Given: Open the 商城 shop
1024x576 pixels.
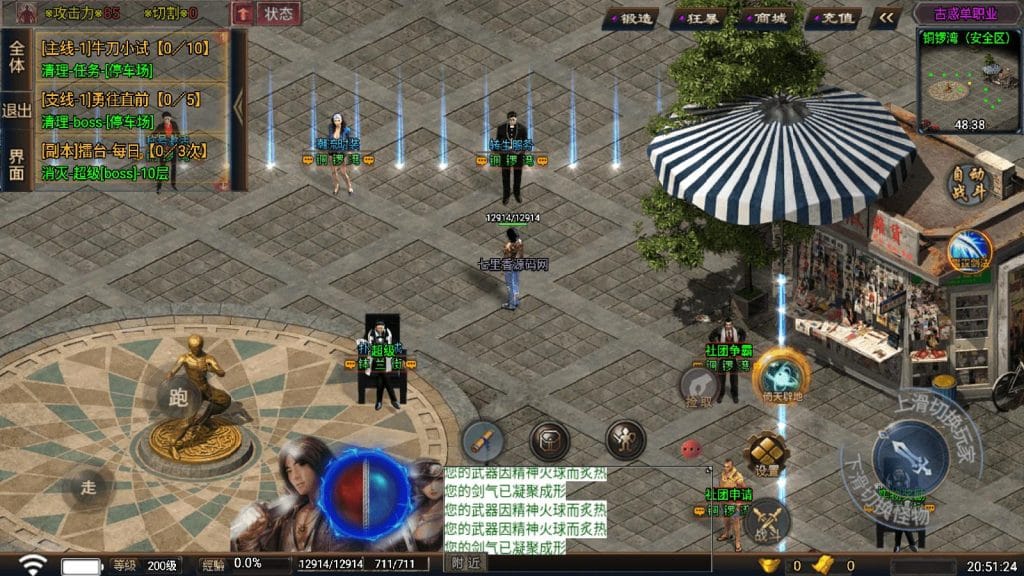Looking at the screenshot, I should coord(770,17).
